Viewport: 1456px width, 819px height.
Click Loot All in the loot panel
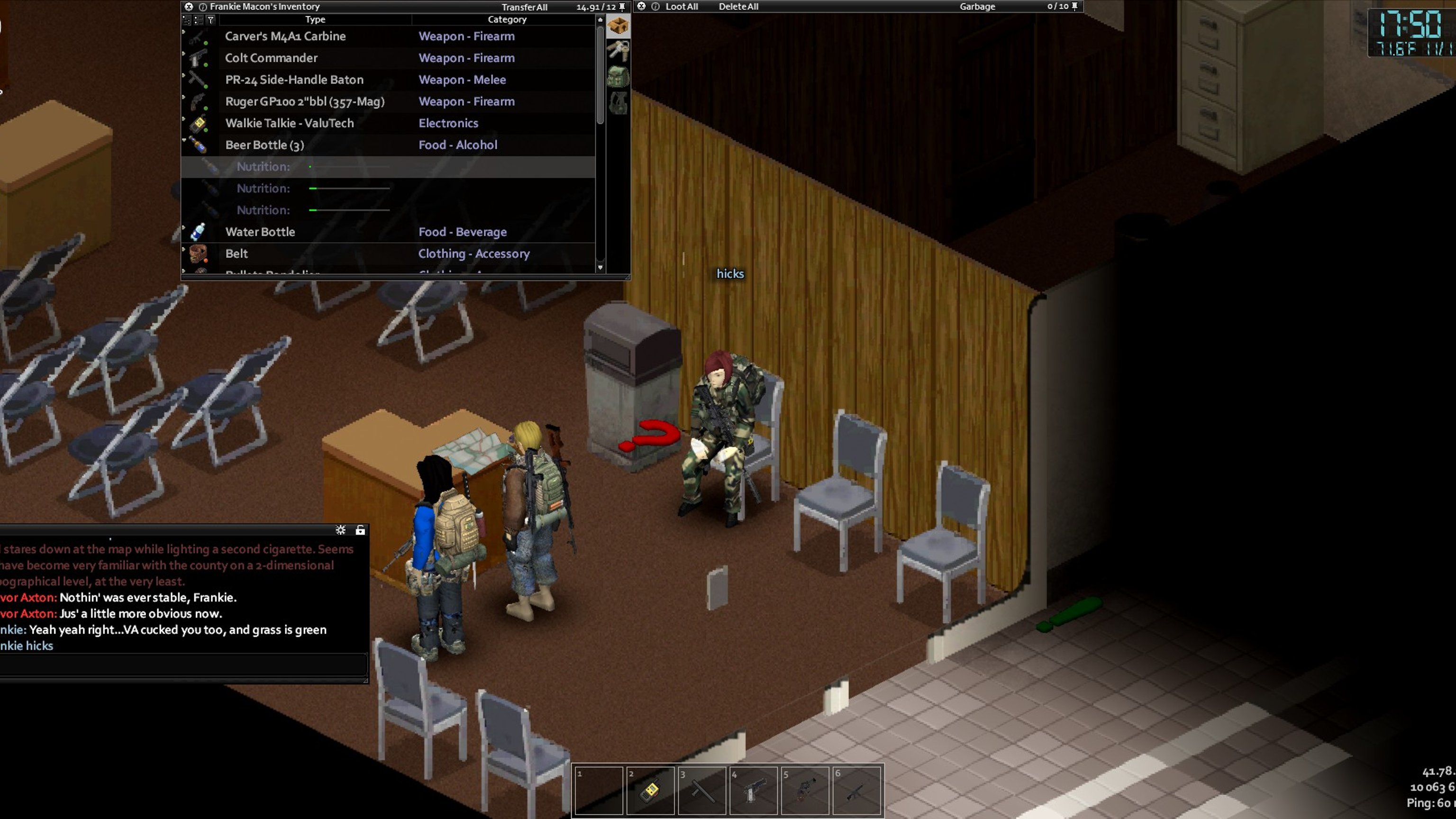pos(681,7)
